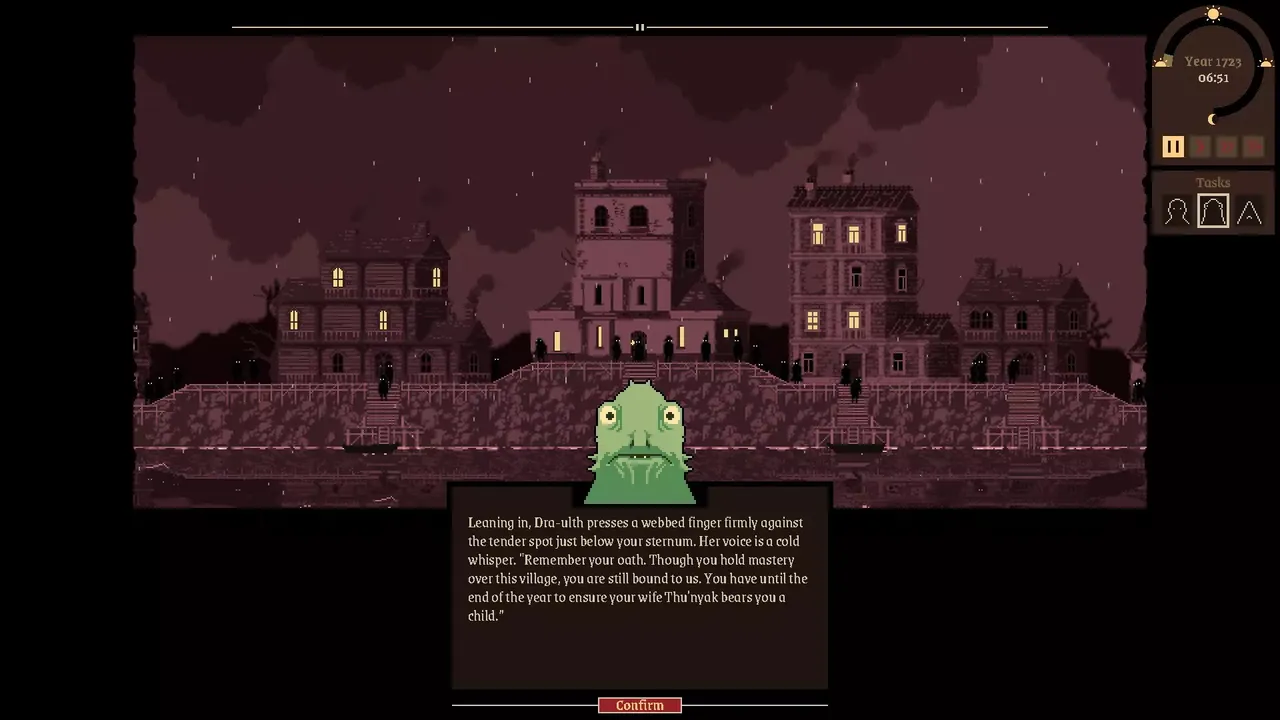Click the sun icon atop the day clock
Screen dimensions: 1280x720
click(1212, 14)
